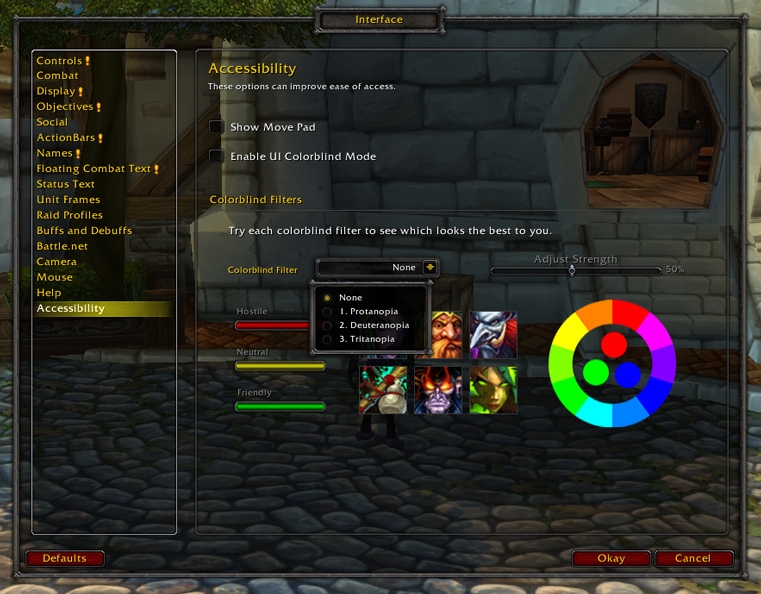Open the Mouse options category
761x594 pixels.
coord(54,277)
